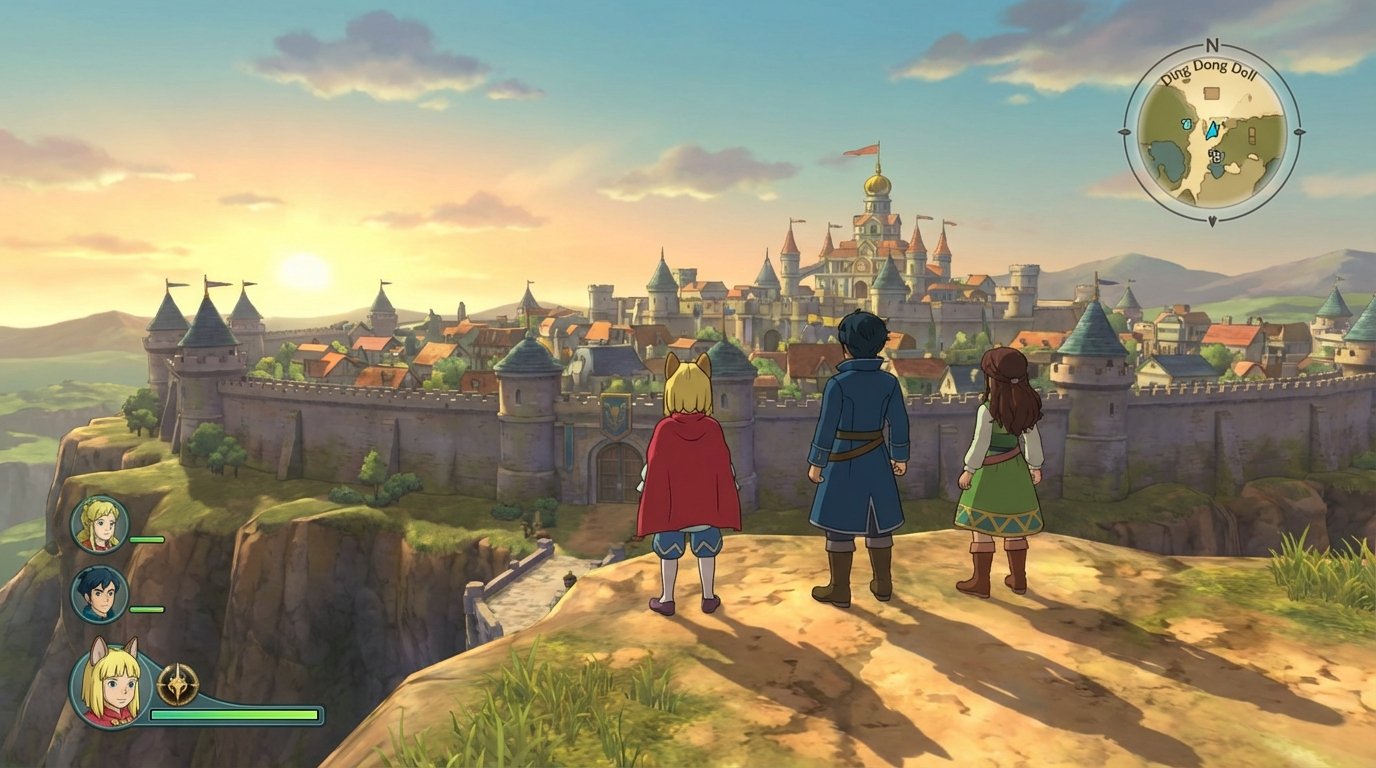Click the south compass arrow below the minimap
The height and width of the screenshot is (768, 1376).
pos(1212,219)
